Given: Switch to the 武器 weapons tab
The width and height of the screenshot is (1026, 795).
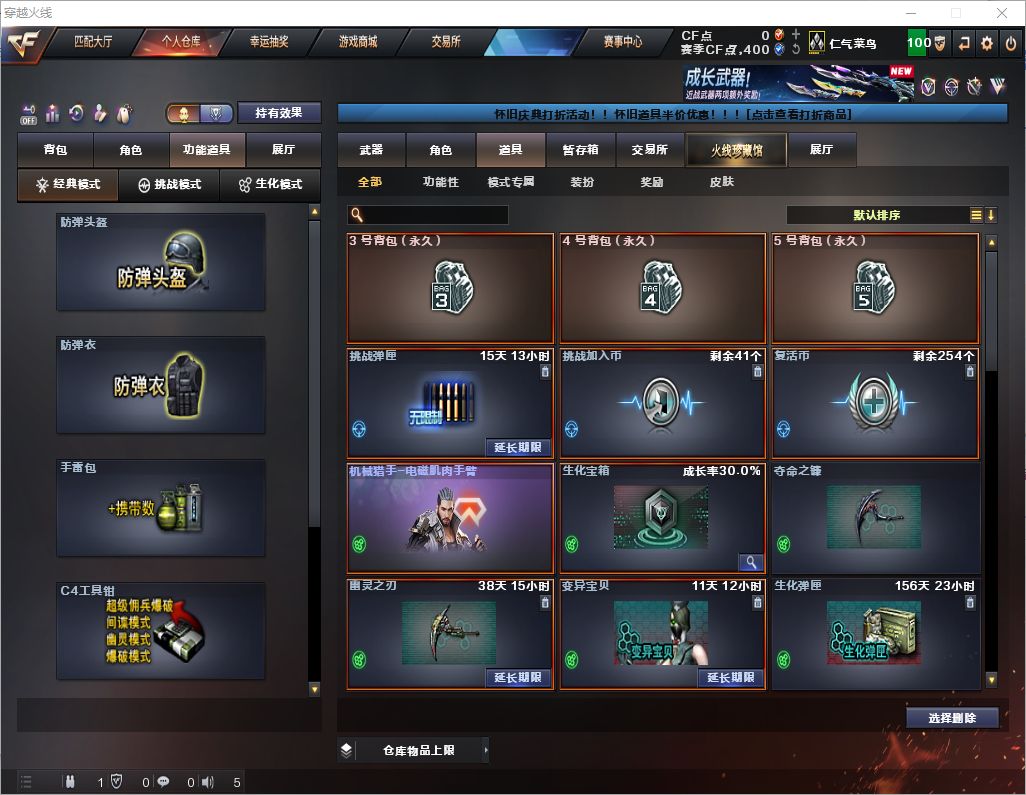Looking at the screenshot, I should coord(371,150).
